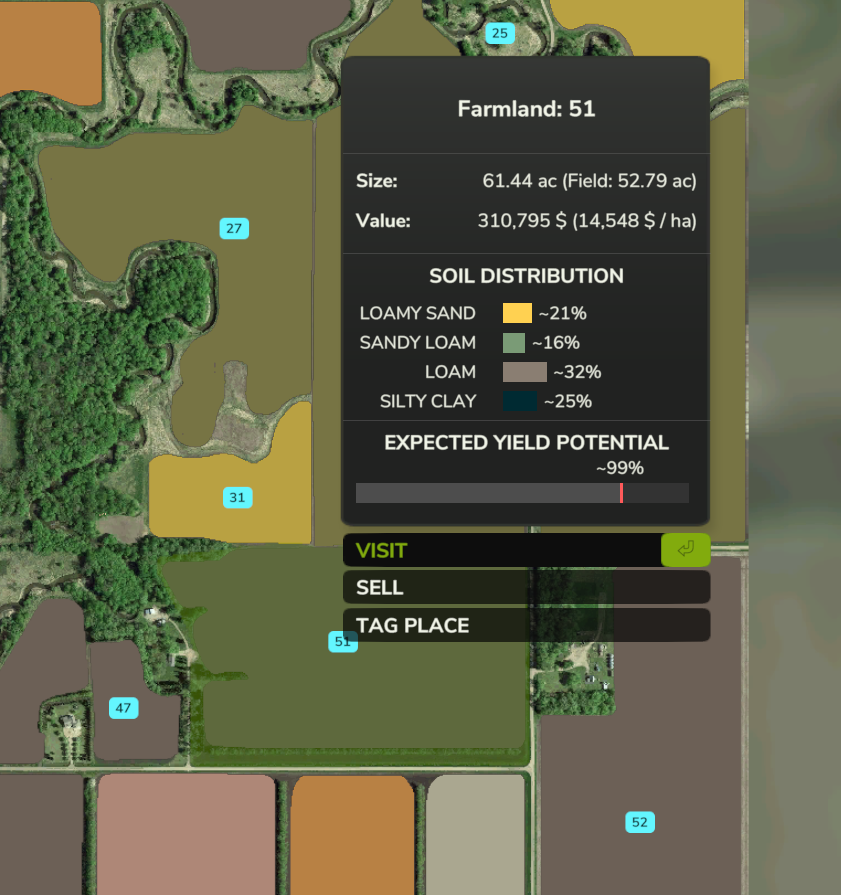The image size is (841, 895).
Task: Open the TAG PLACE option
Action: (x=526, y=626)
